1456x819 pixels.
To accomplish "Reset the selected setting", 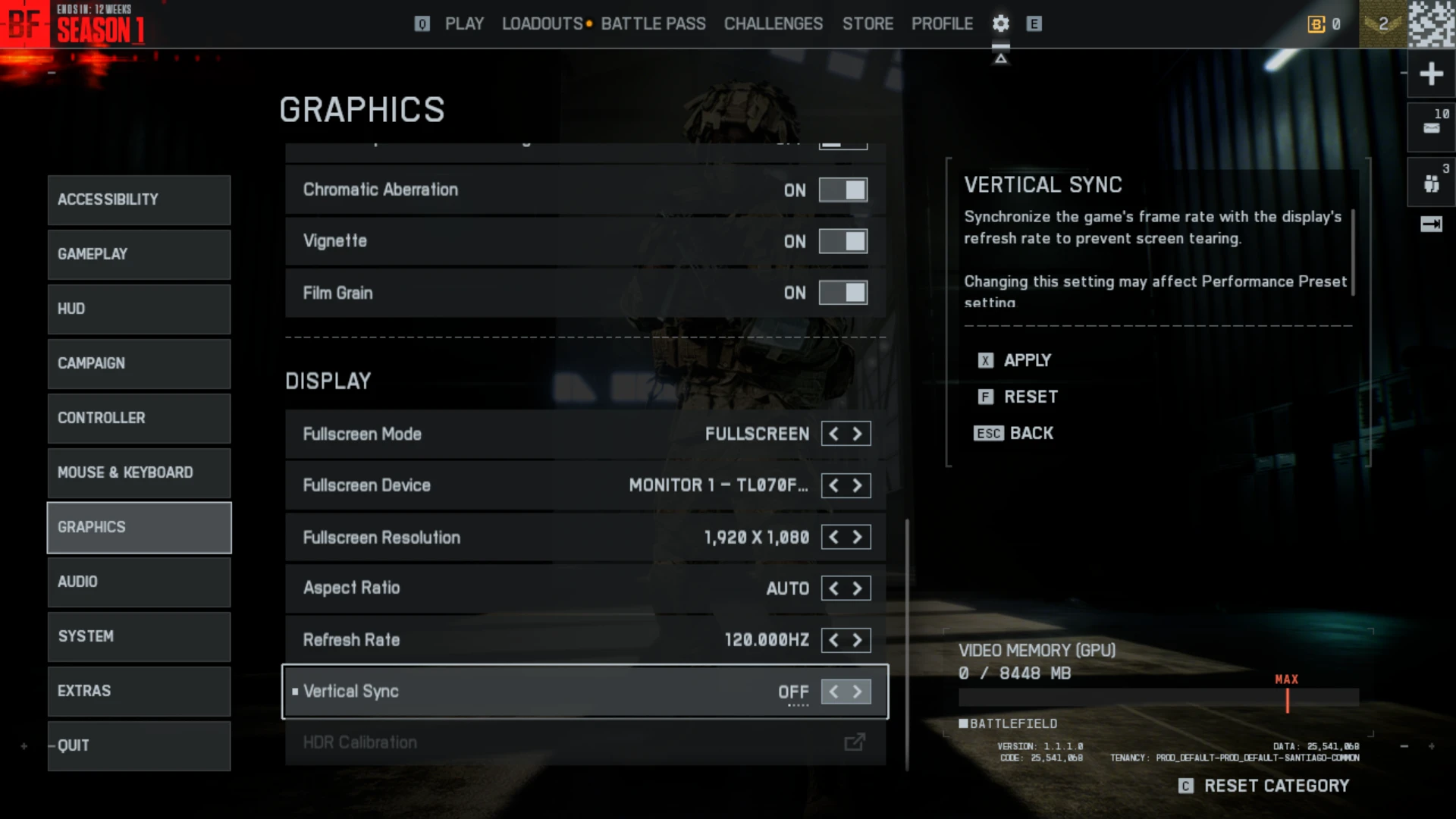I will [1029, 397].
